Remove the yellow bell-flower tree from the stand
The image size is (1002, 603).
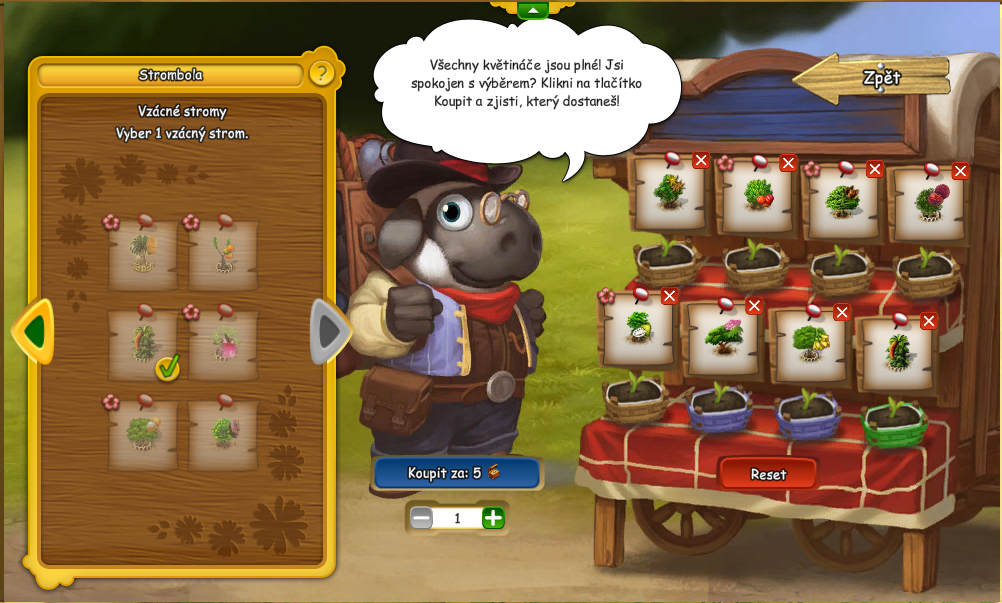(x=842, y=312)
